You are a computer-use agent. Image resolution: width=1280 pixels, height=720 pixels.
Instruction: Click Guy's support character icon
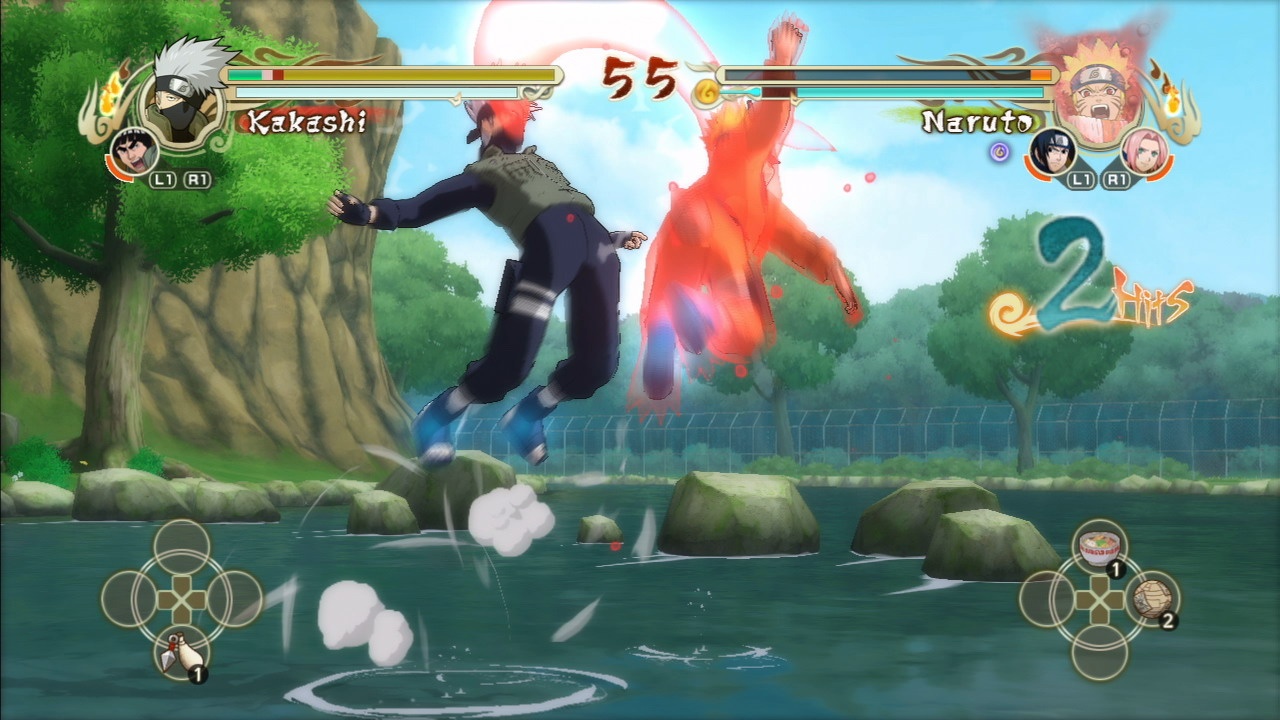[x=135, y=151]
